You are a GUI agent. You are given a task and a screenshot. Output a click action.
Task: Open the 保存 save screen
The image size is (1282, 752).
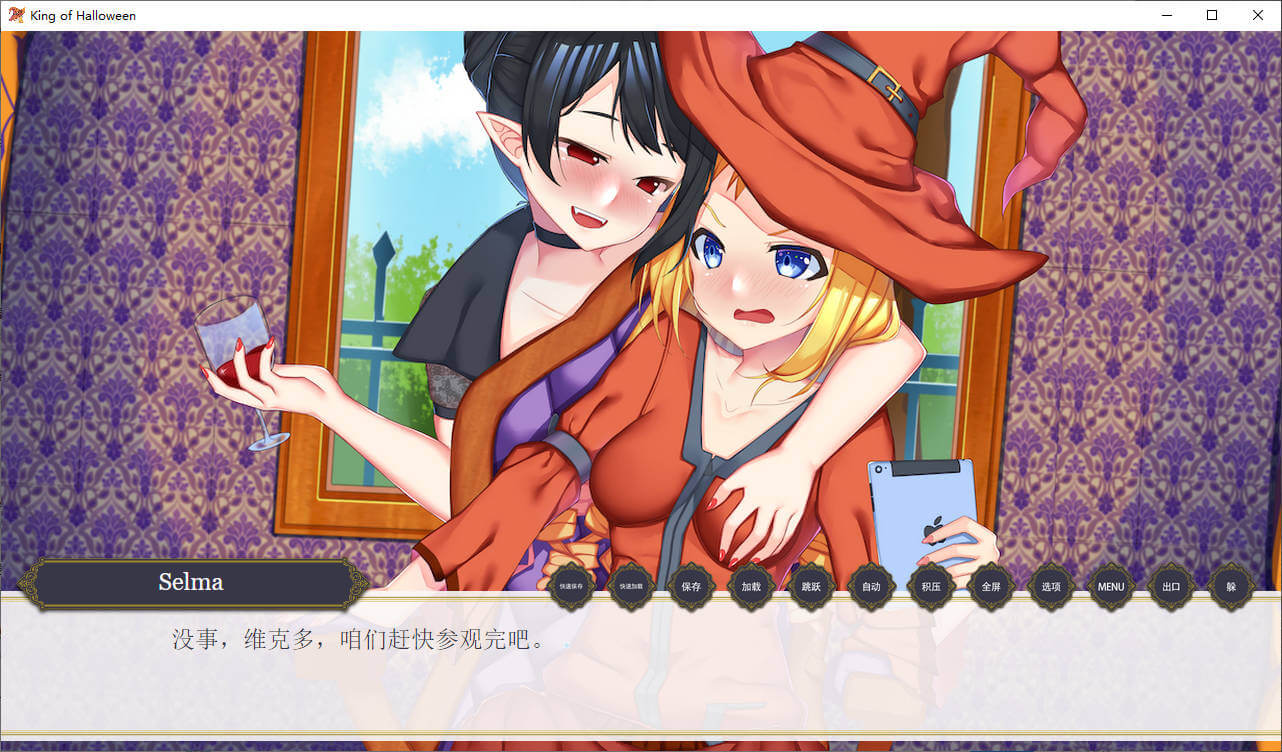691,587
